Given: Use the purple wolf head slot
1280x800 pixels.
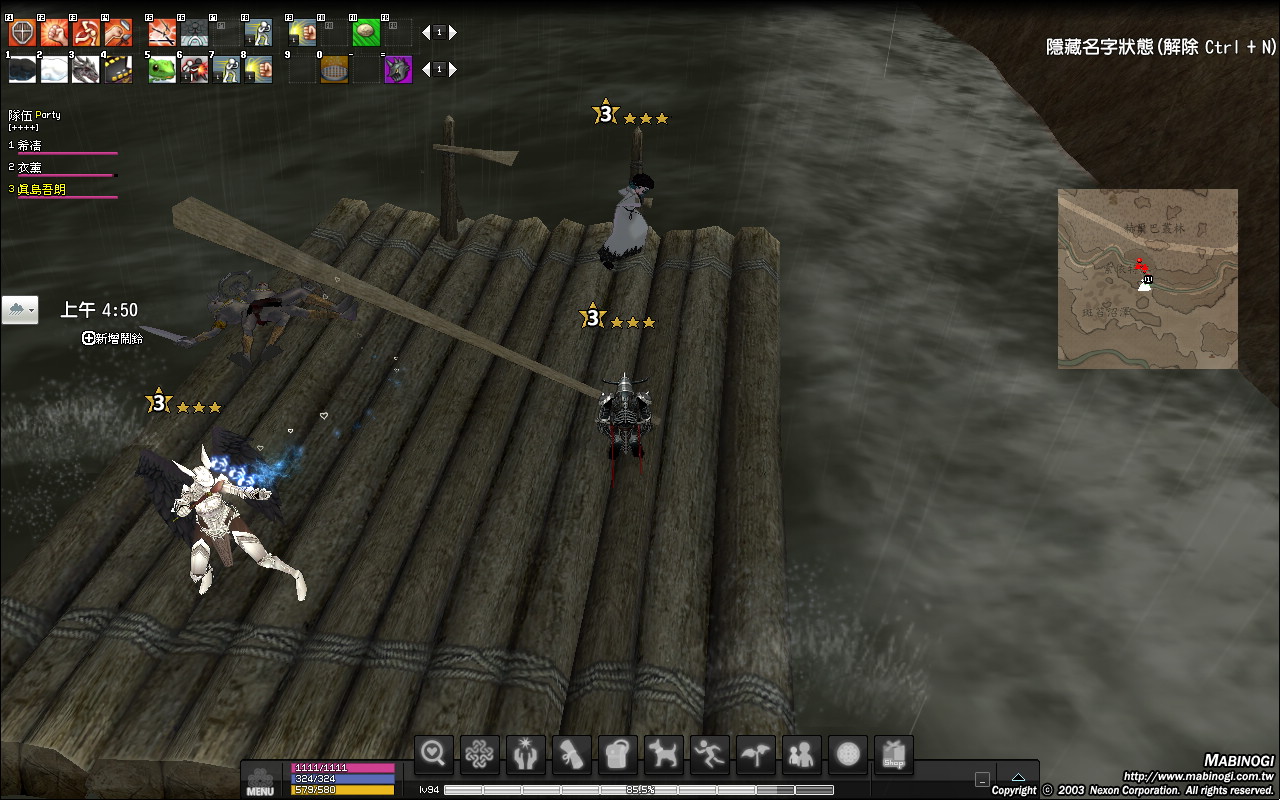Looking at the screenshot, I should 398,70.
